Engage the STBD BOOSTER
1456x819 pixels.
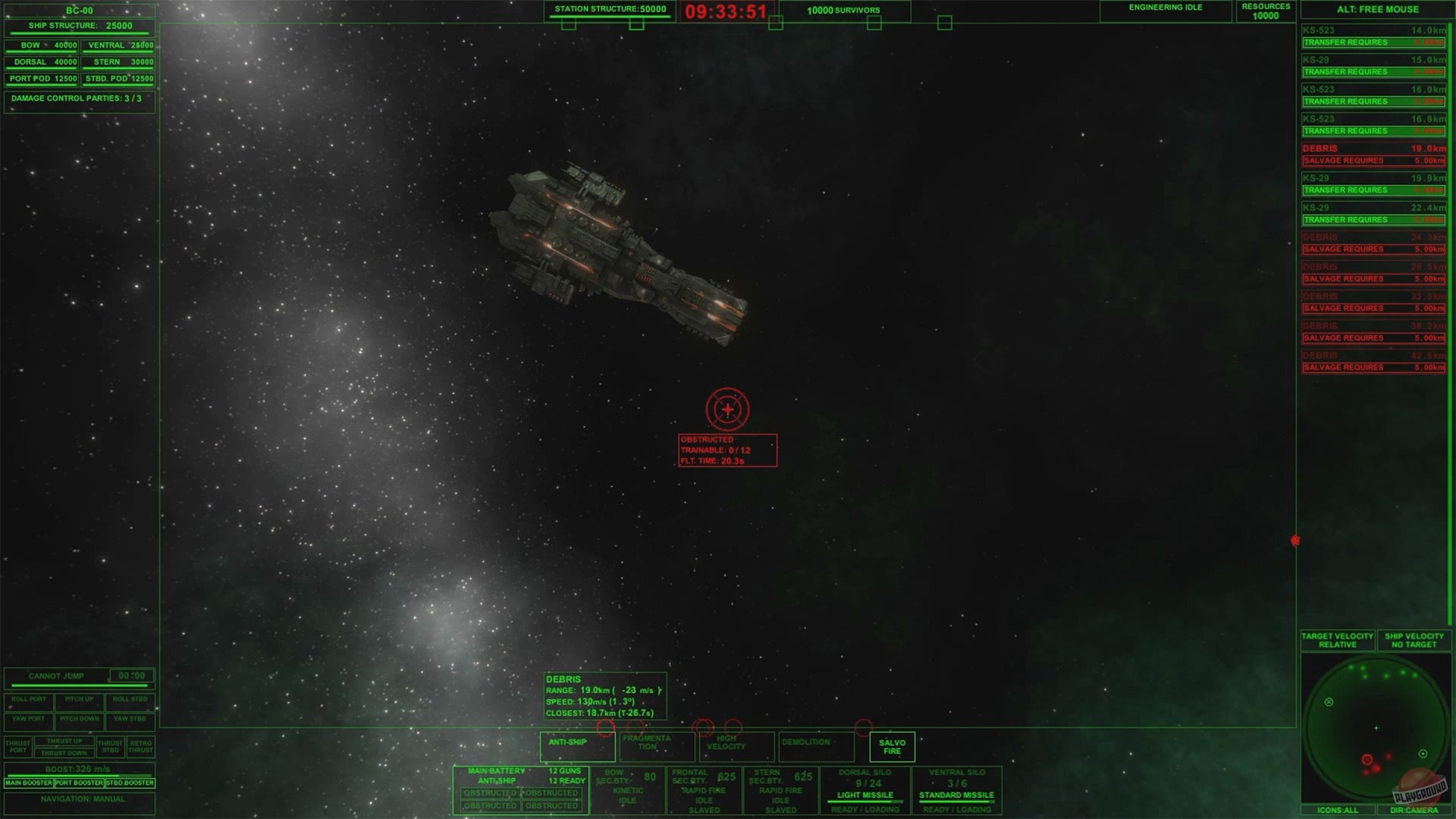pyautogui.click(x=130, y=783)
